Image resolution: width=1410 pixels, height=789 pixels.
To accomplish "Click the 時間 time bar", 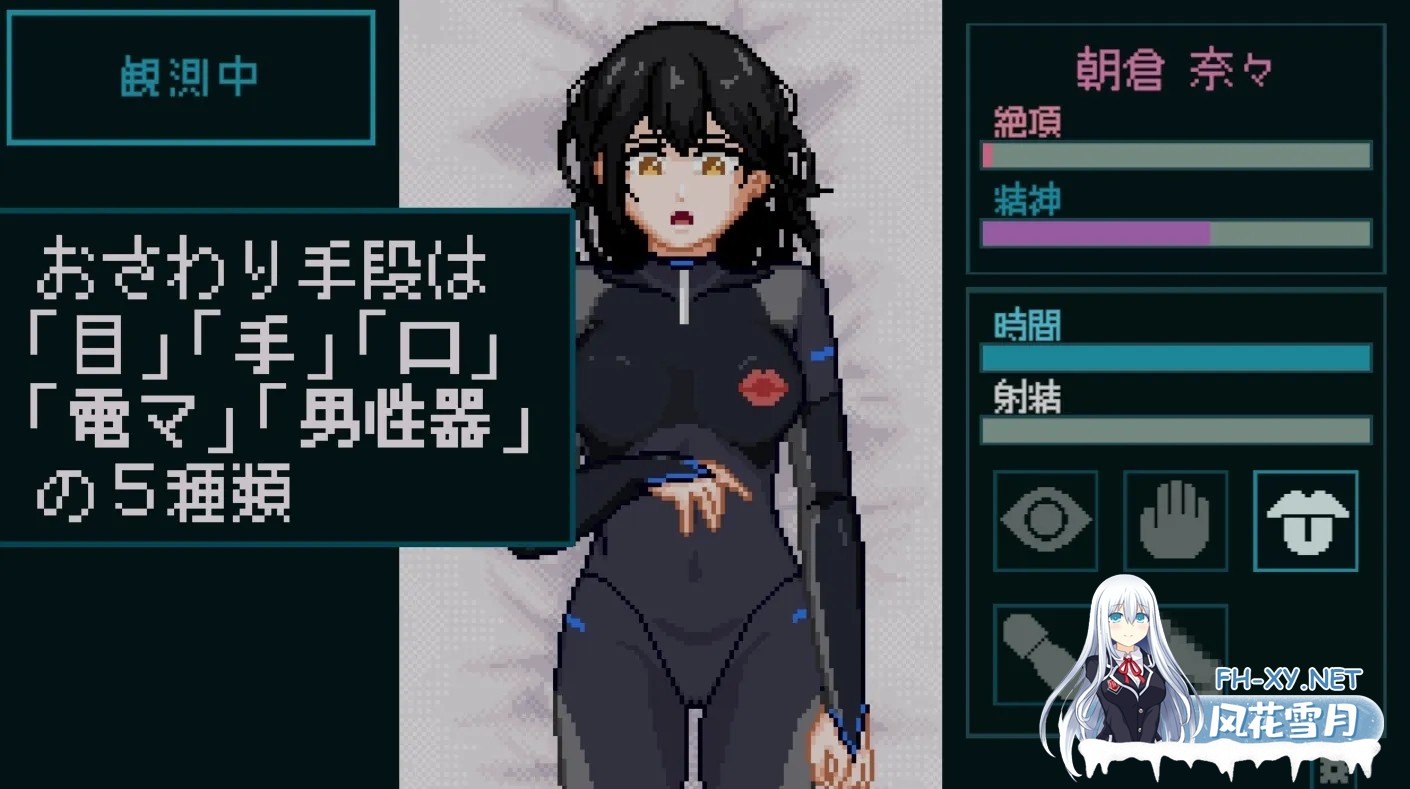I will pos(1175,355).
